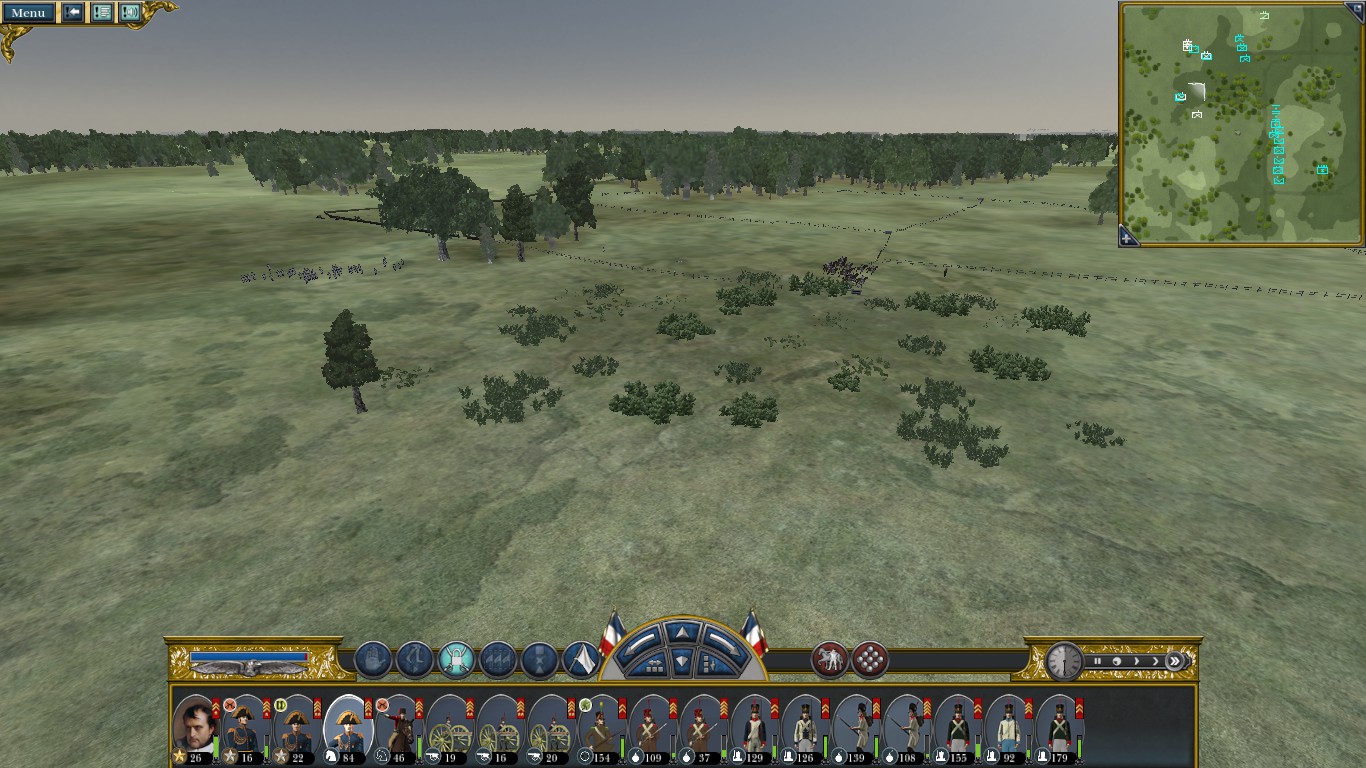The height and width of the screenshot is (768, 1366).
Task: Activate the red cavalry group button
Action: [829, 660]
